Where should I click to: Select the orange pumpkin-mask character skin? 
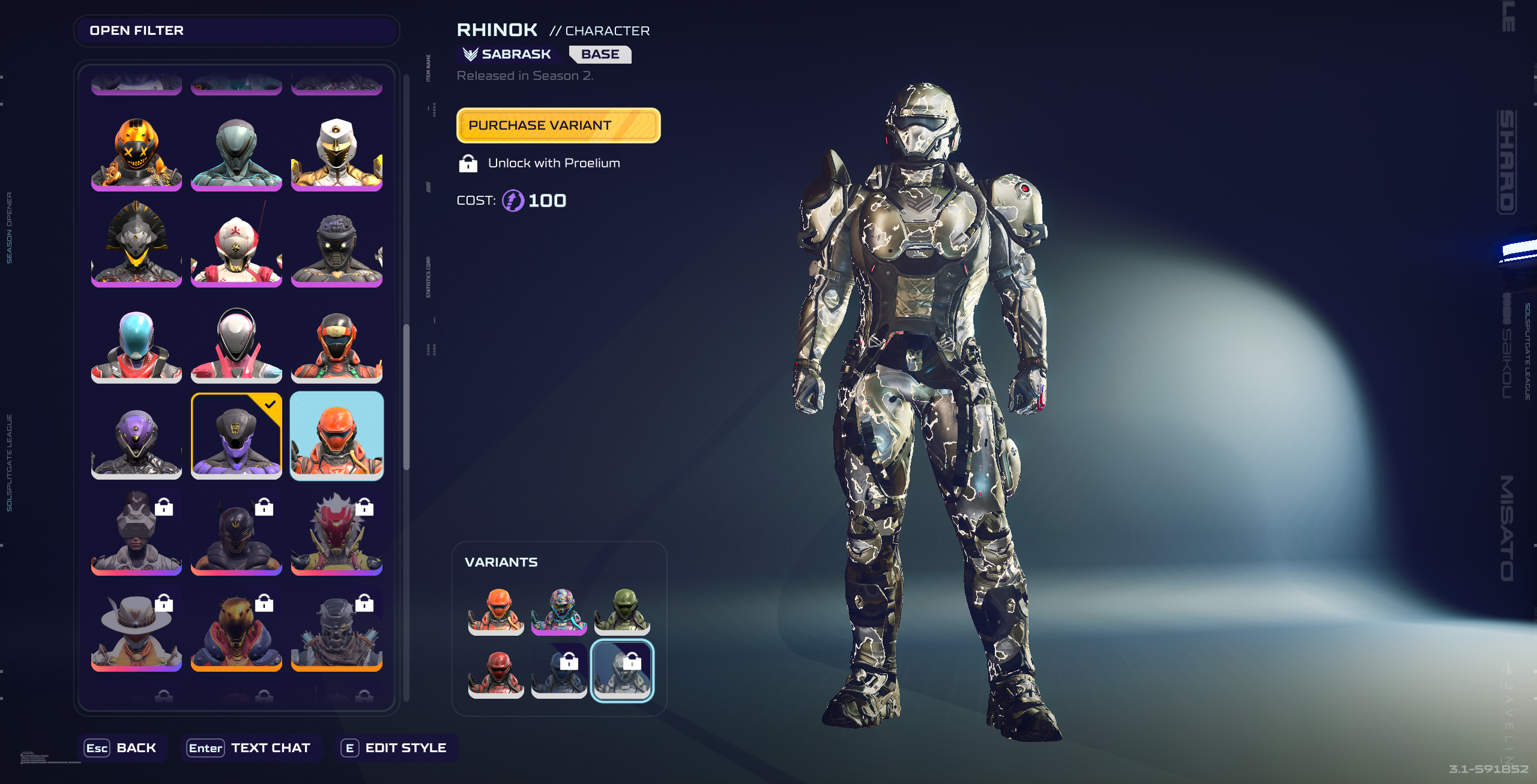pyautogui.click(x=136, y=154)
